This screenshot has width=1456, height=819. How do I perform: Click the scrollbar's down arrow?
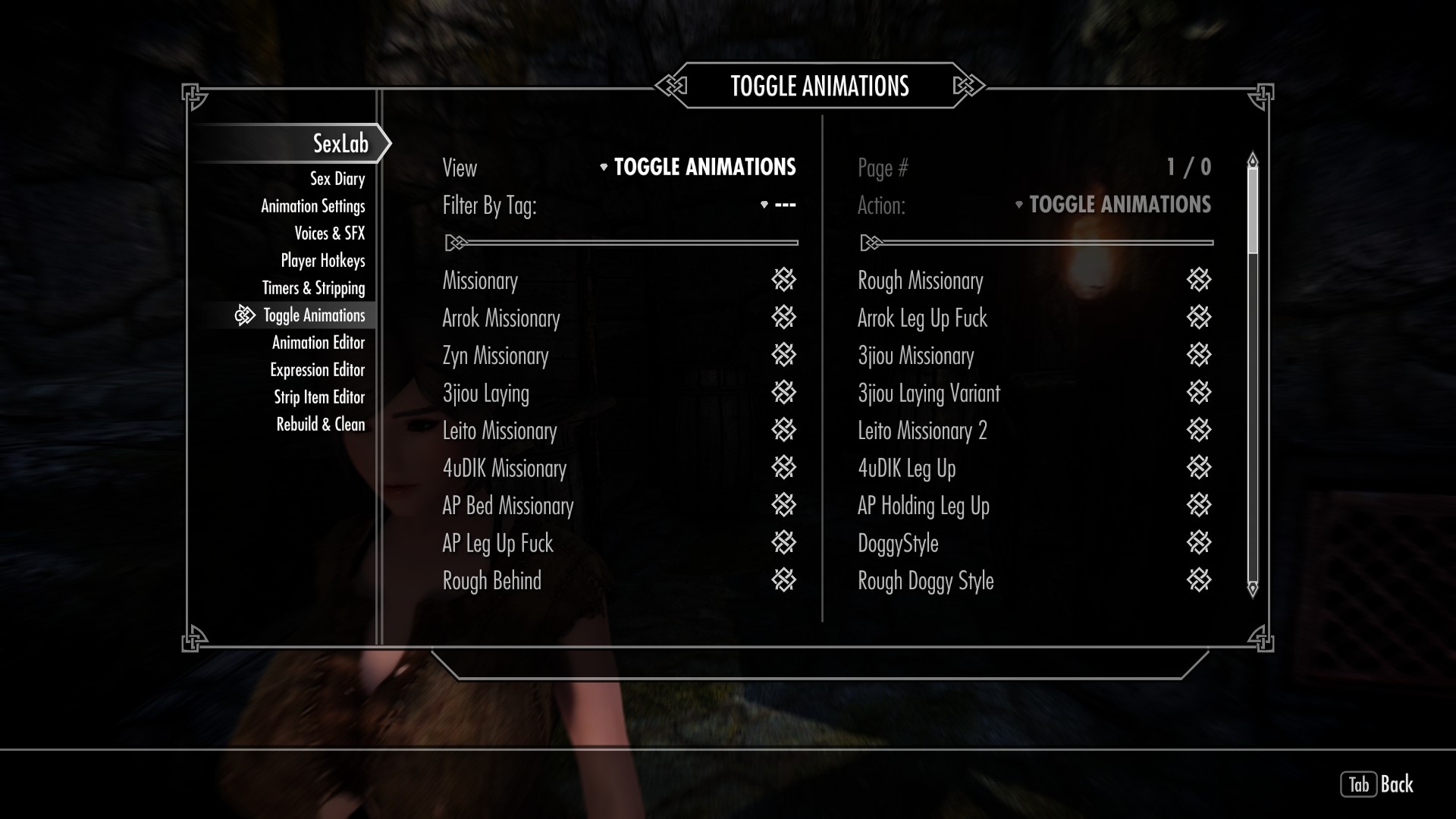click(1253, 588)
